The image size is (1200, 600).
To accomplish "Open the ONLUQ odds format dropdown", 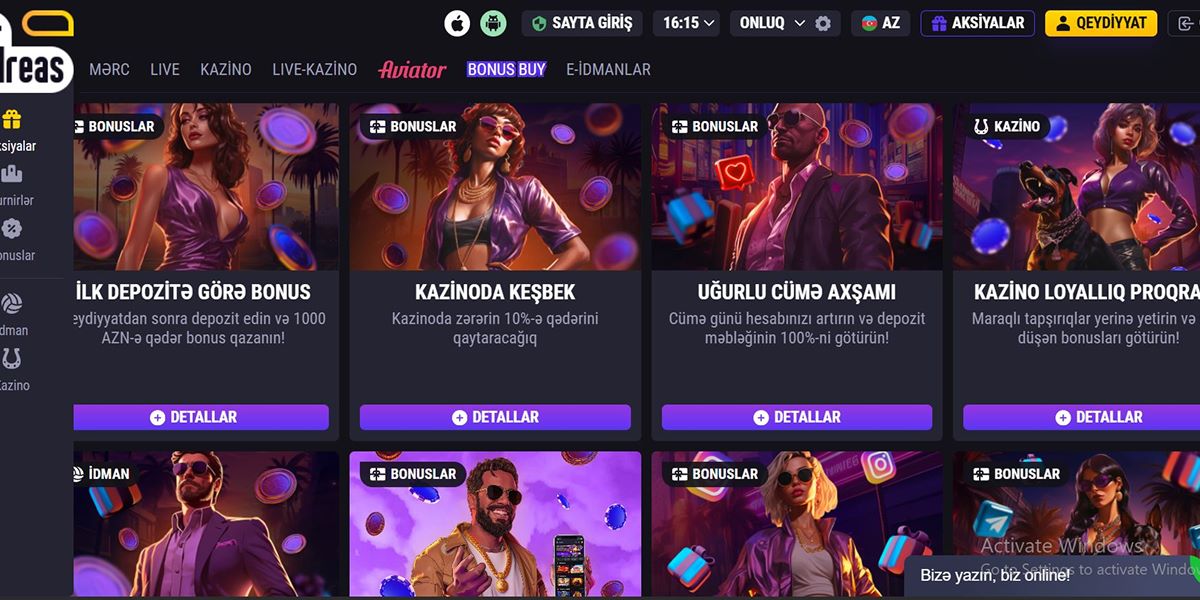I will 773,23.
